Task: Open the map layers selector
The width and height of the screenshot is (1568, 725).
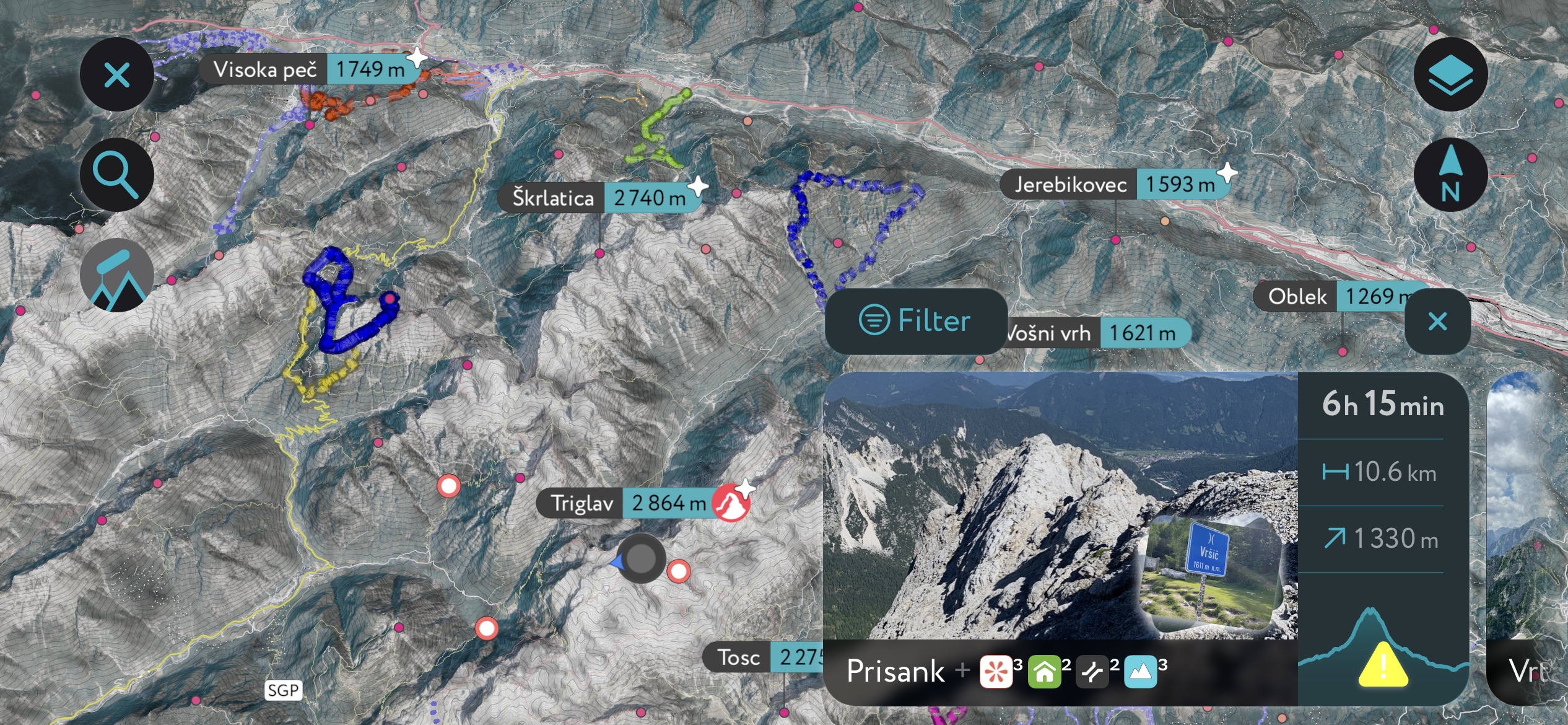Action: [x=1450, y=75]
